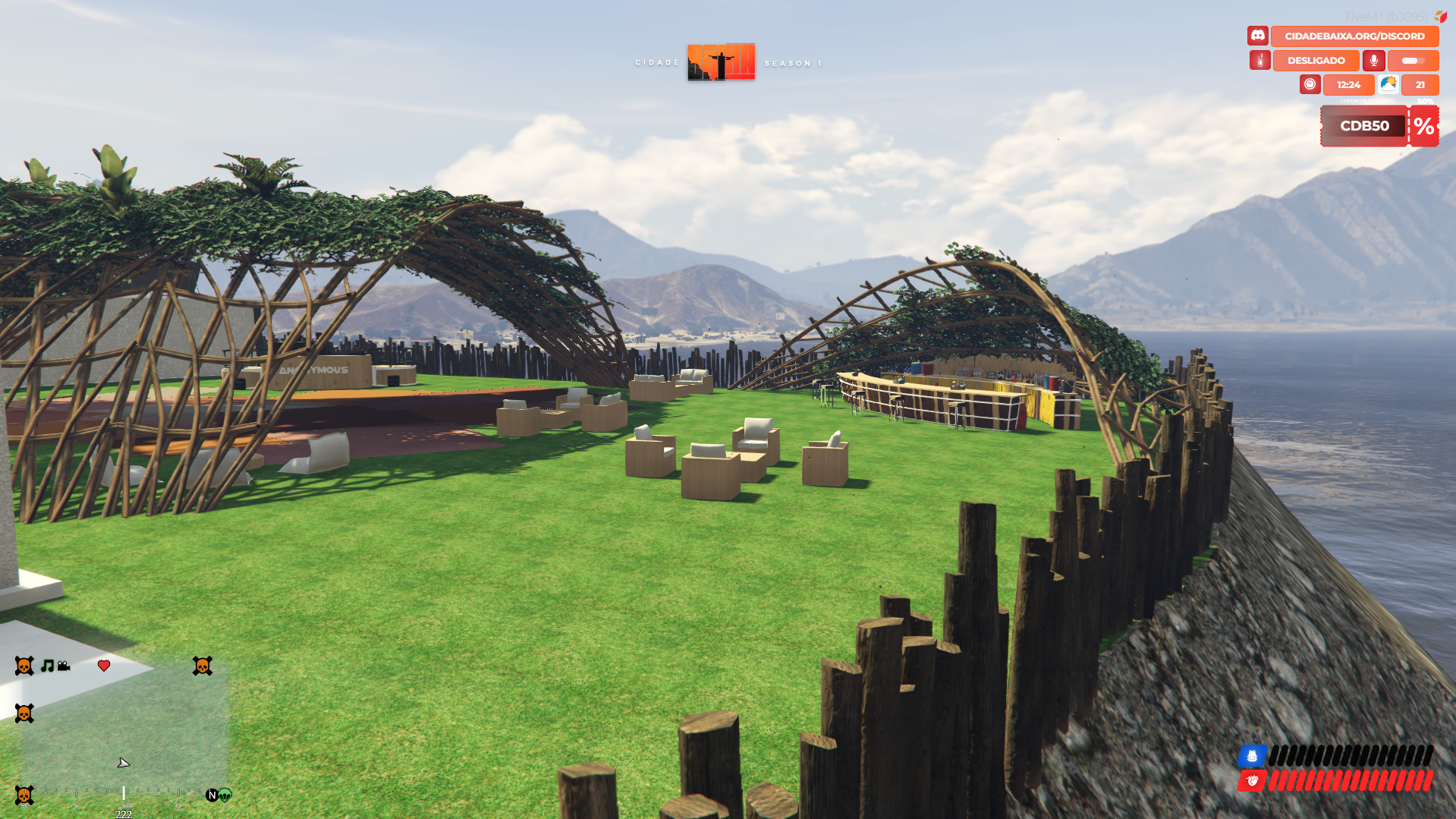Click the voice range indicator bar

1413,61
